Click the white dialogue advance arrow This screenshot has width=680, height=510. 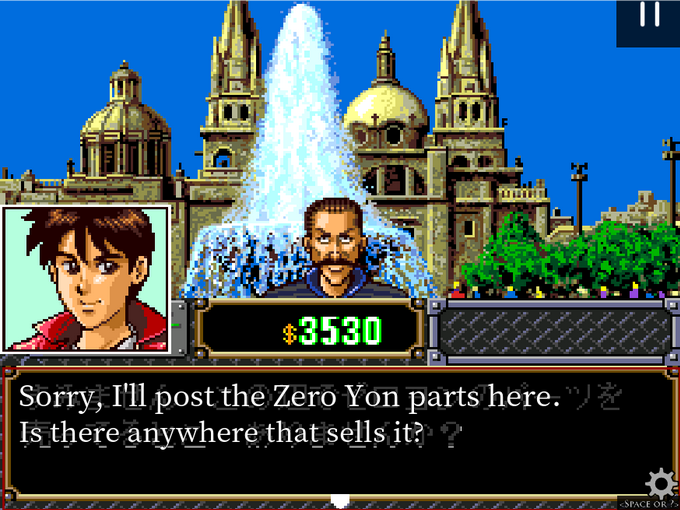[340, 500]
